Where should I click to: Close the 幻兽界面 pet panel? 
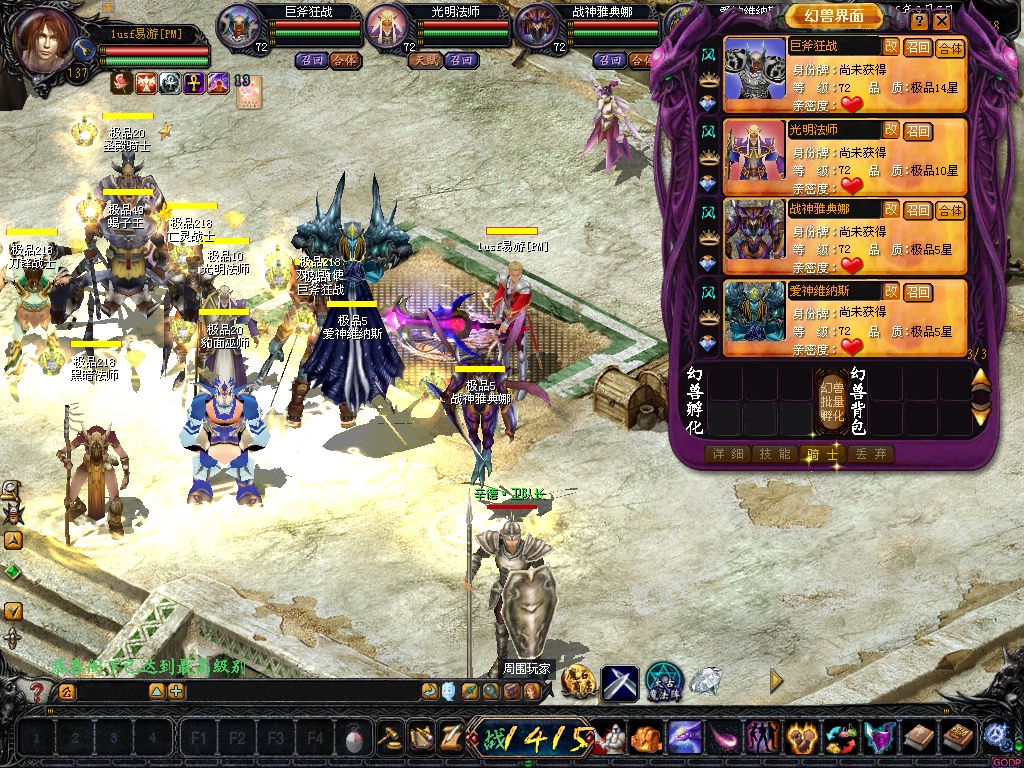coord(941,20)
